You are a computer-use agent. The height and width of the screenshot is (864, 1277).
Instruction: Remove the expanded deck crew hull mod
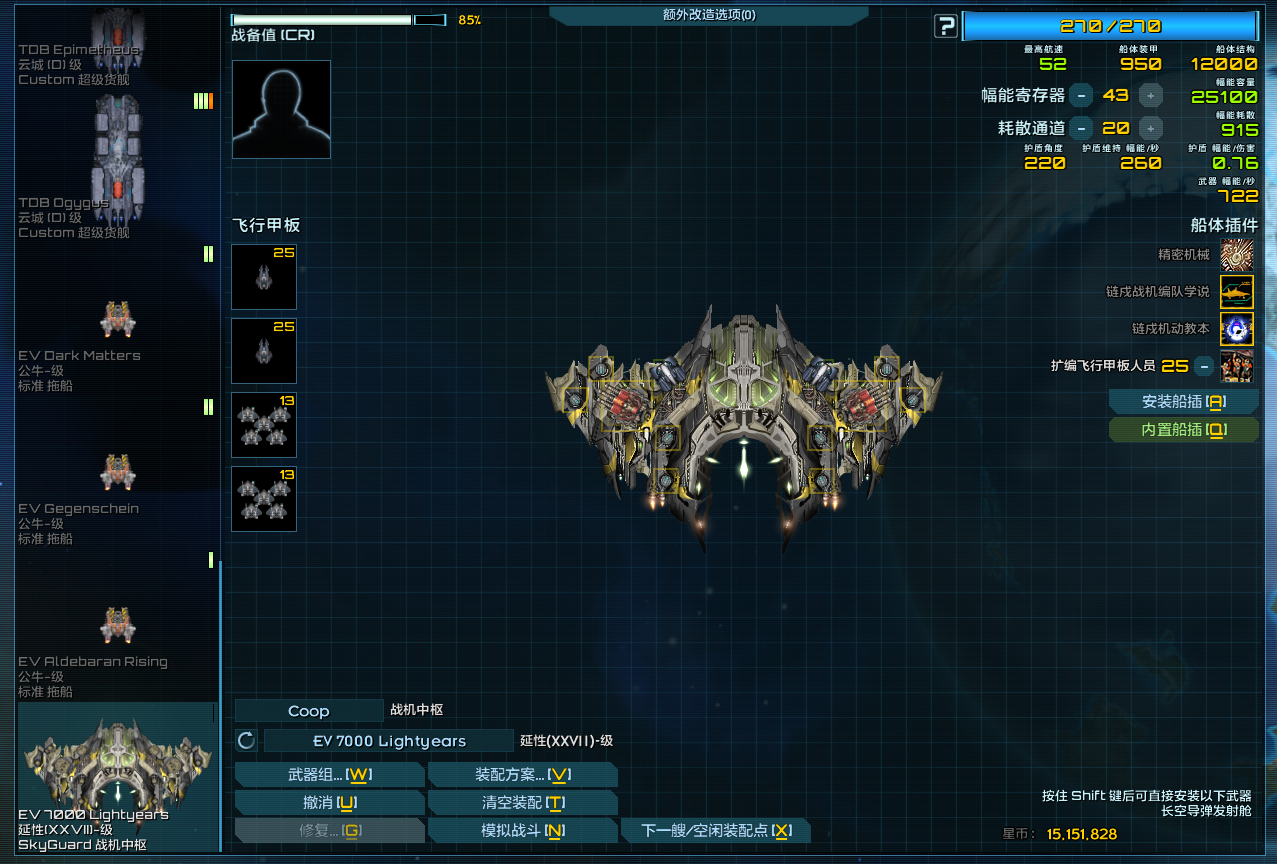coord(1204,366)
